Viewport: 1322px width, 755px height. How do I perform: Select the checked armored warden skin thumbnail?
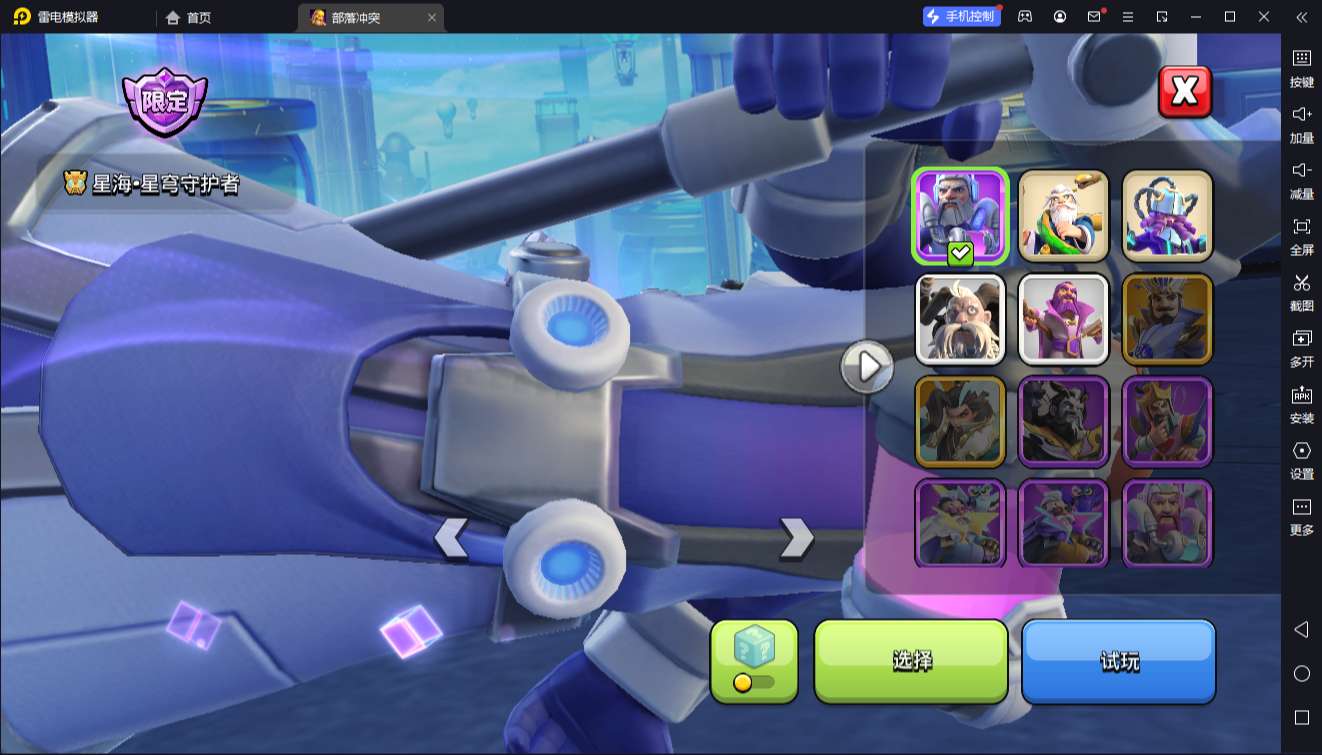[960, 215]
